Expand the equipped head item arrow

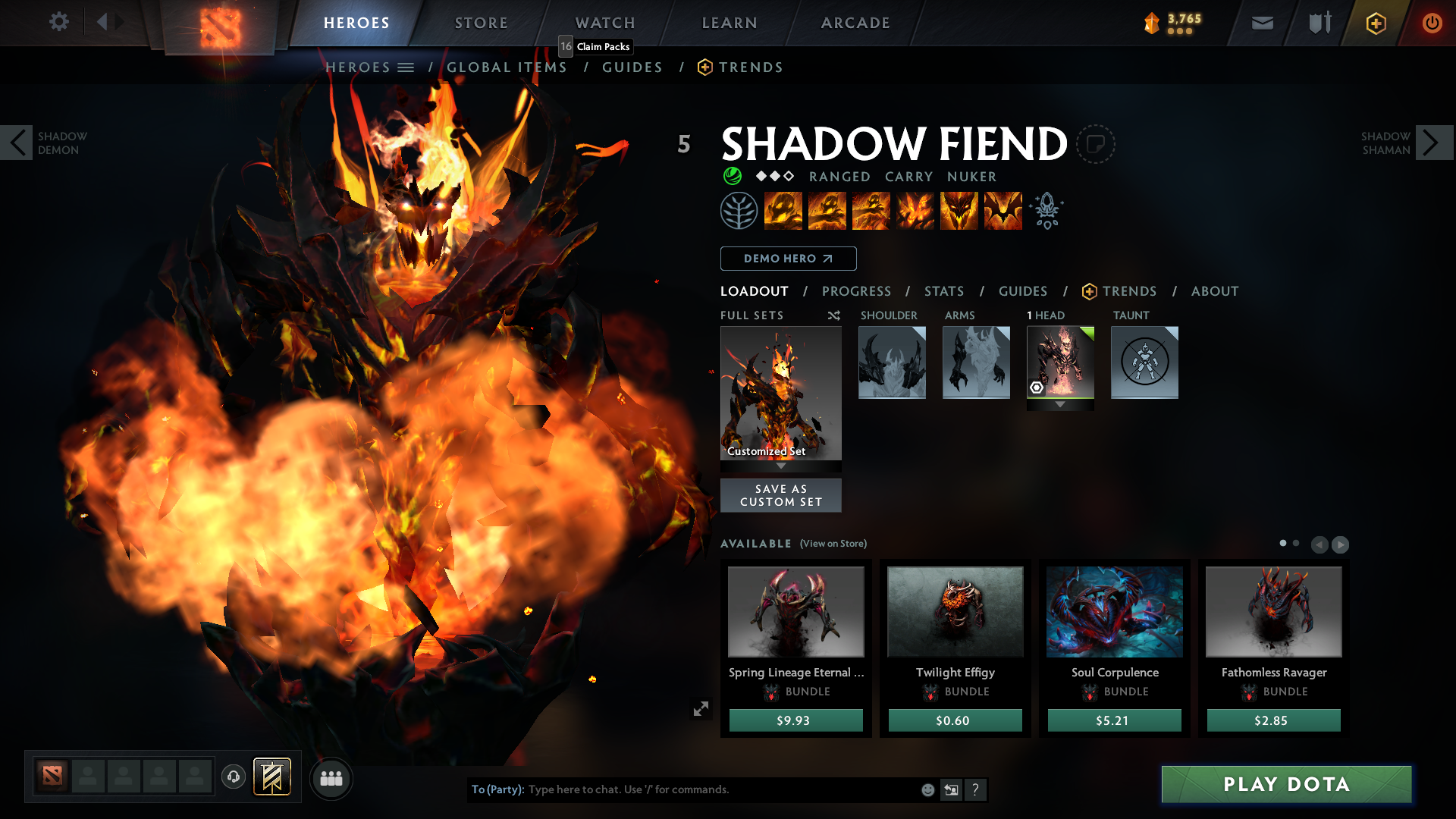(x=1060, y=404)
